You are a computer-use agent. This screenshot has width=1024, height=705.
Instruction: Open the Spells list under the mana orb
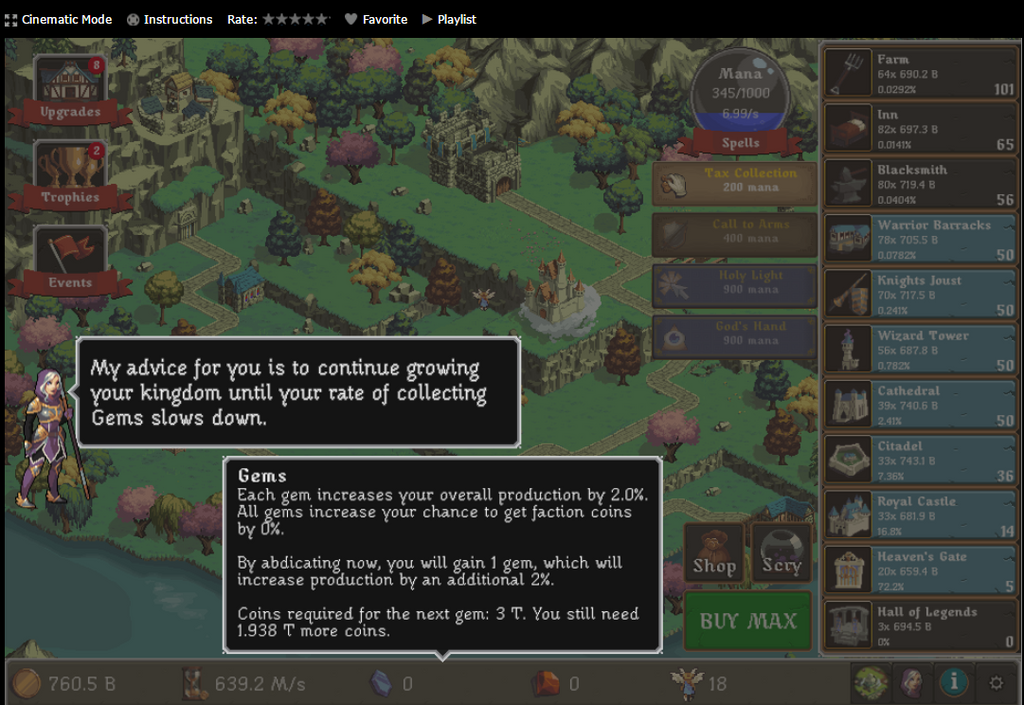[740, 143]
